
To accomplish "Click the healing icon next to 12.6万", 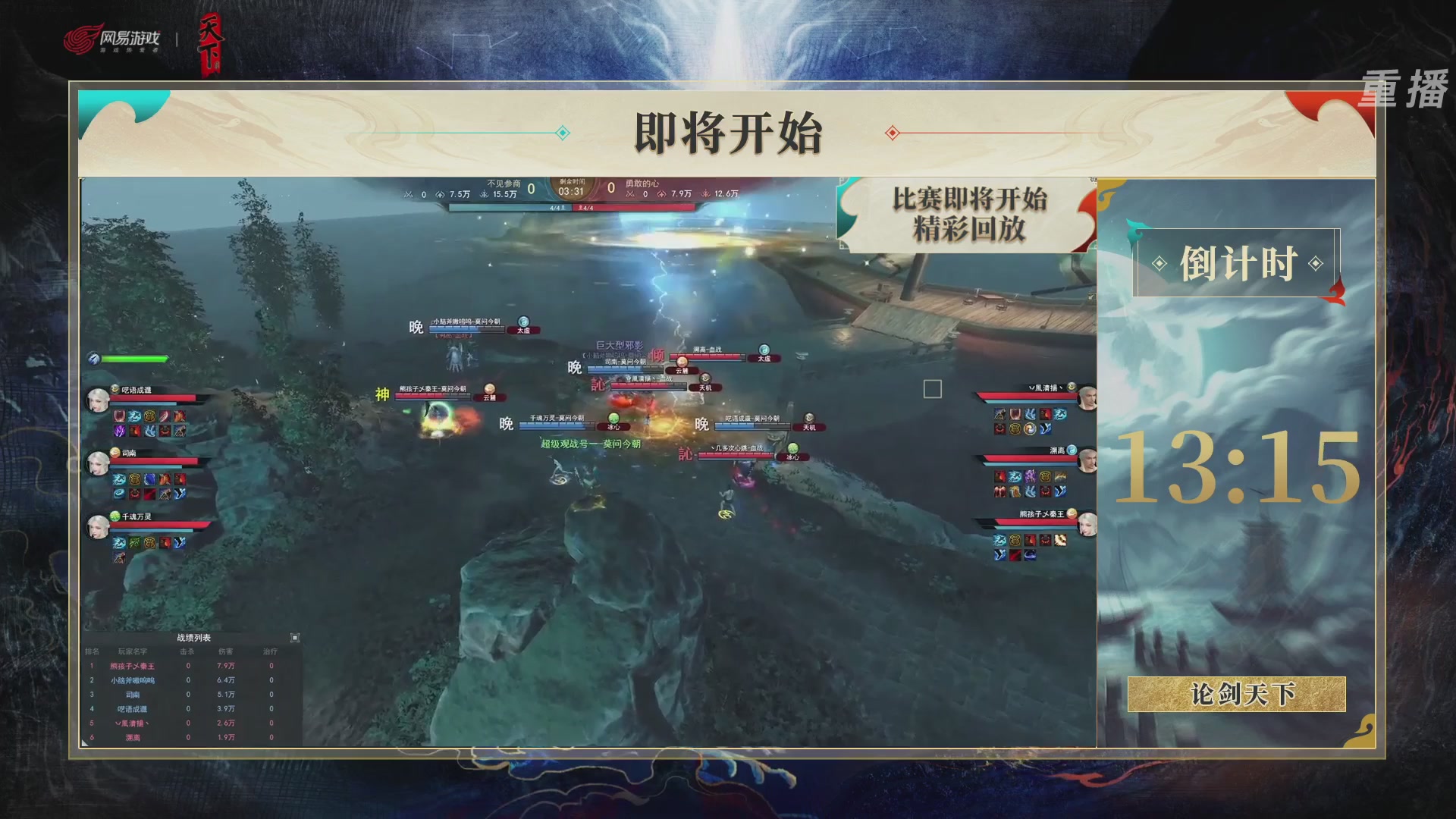I will (x=706, y=194).
